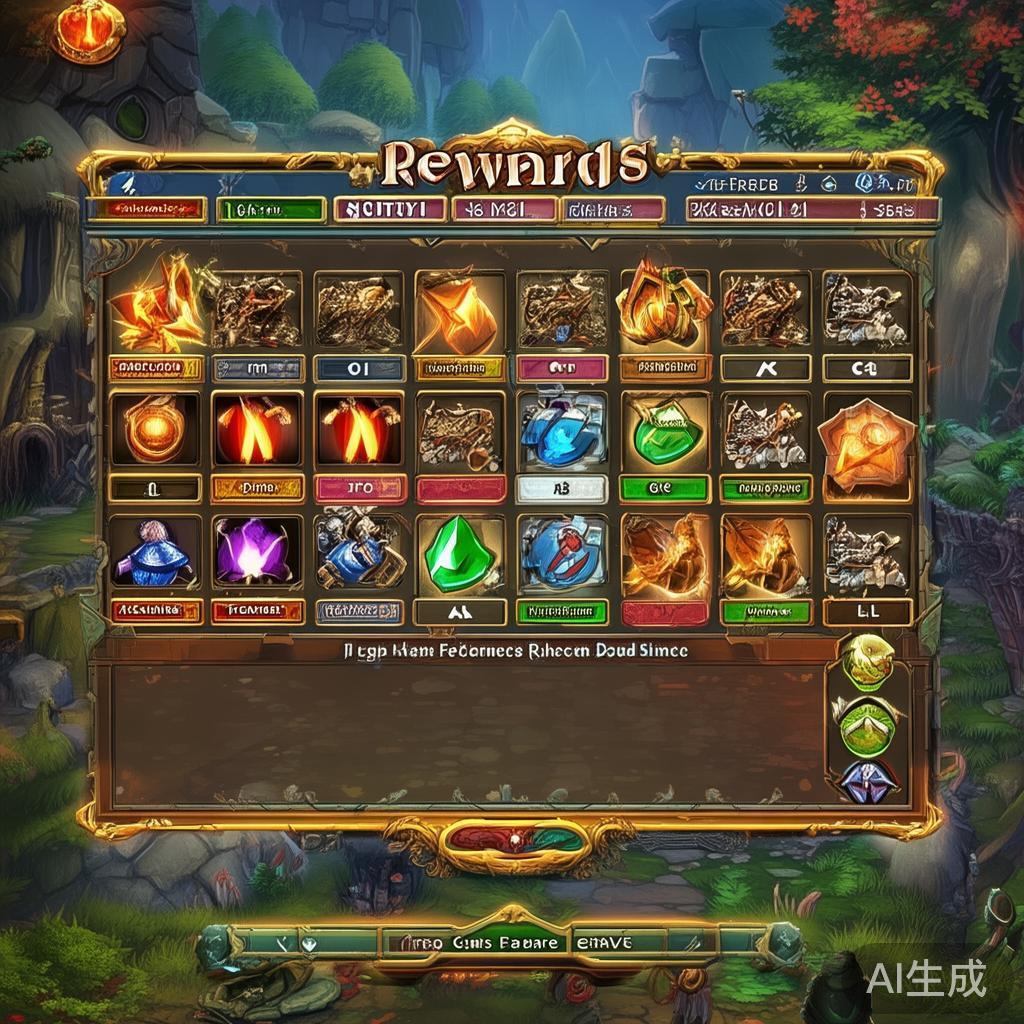Viewport: 1024px width, 1024px height.
Task: Click the green GIE label button
Action: tap(663, 489)
